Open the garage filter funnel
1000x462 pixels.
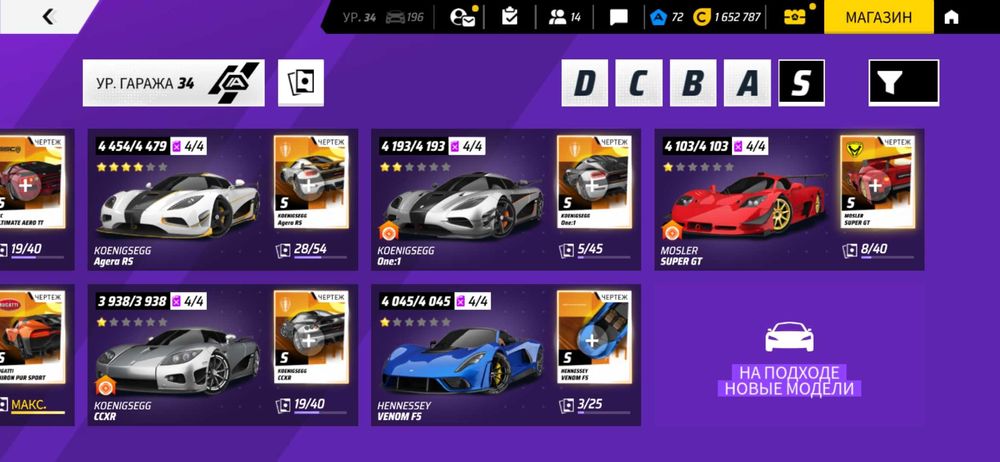[x=903, y=83]
